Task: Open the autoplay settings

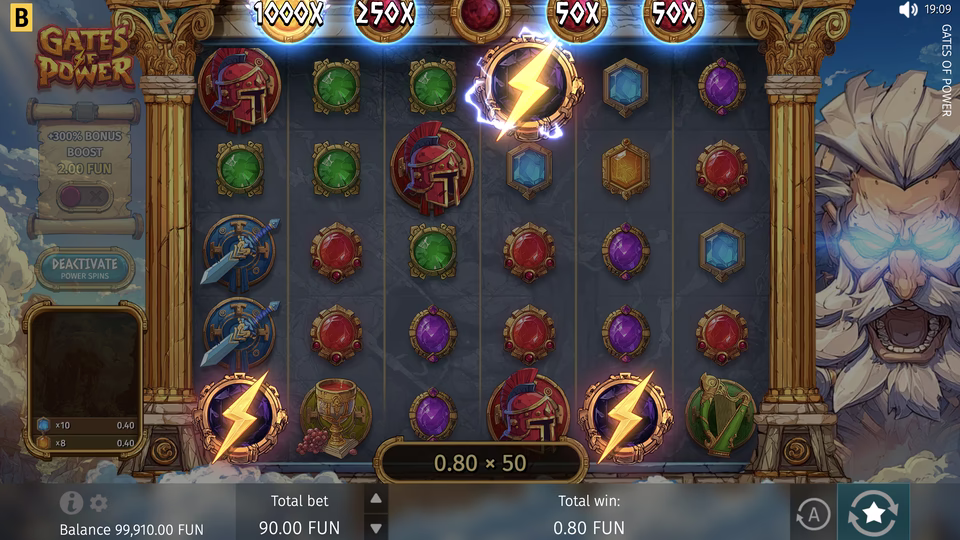Action: click(x=813, y=515)
